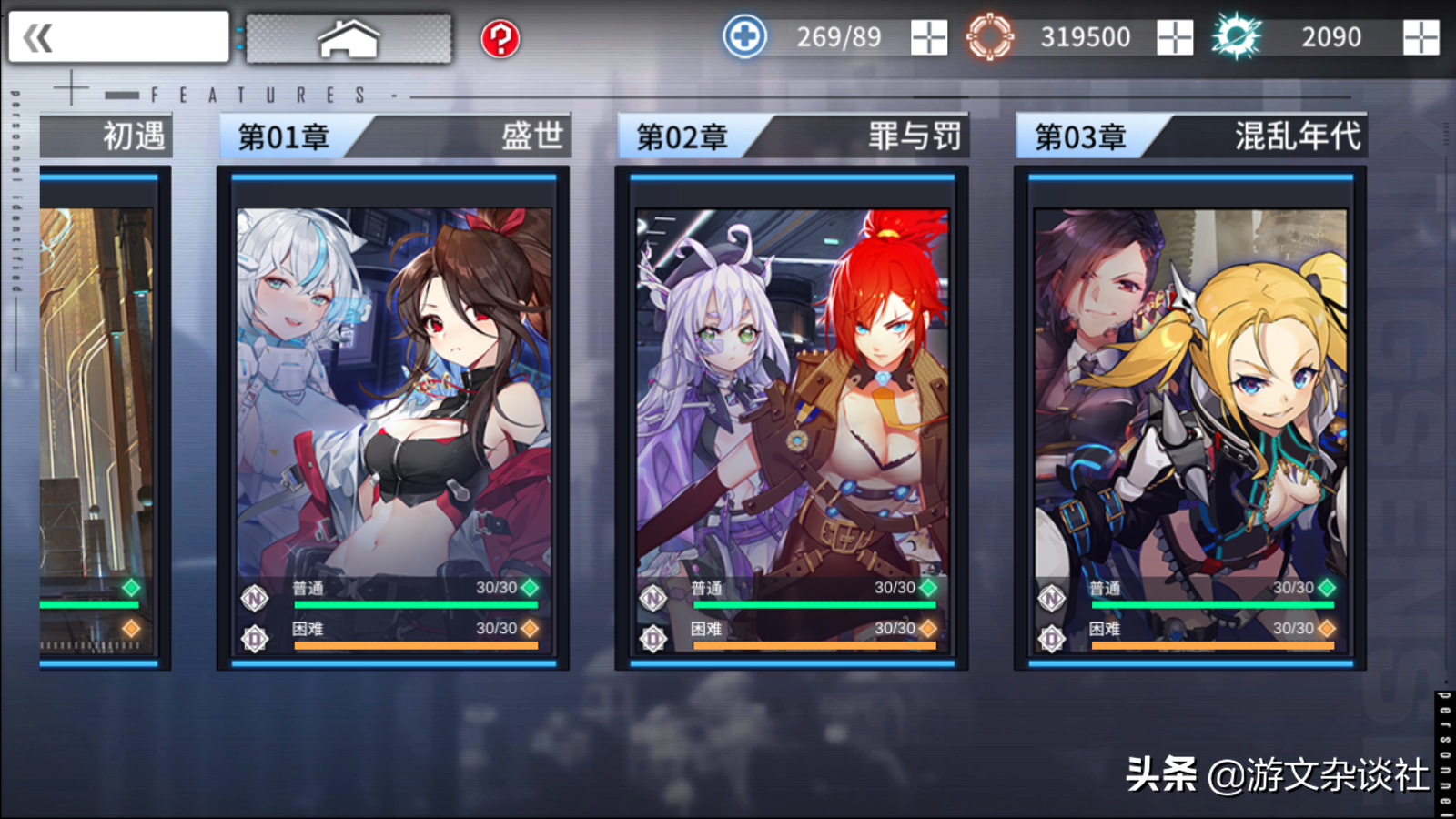Select the N badge on chapter 01's normal row
Image resolution: width=1456 pixels, height=819 pixels.
(x=254, y=598)
